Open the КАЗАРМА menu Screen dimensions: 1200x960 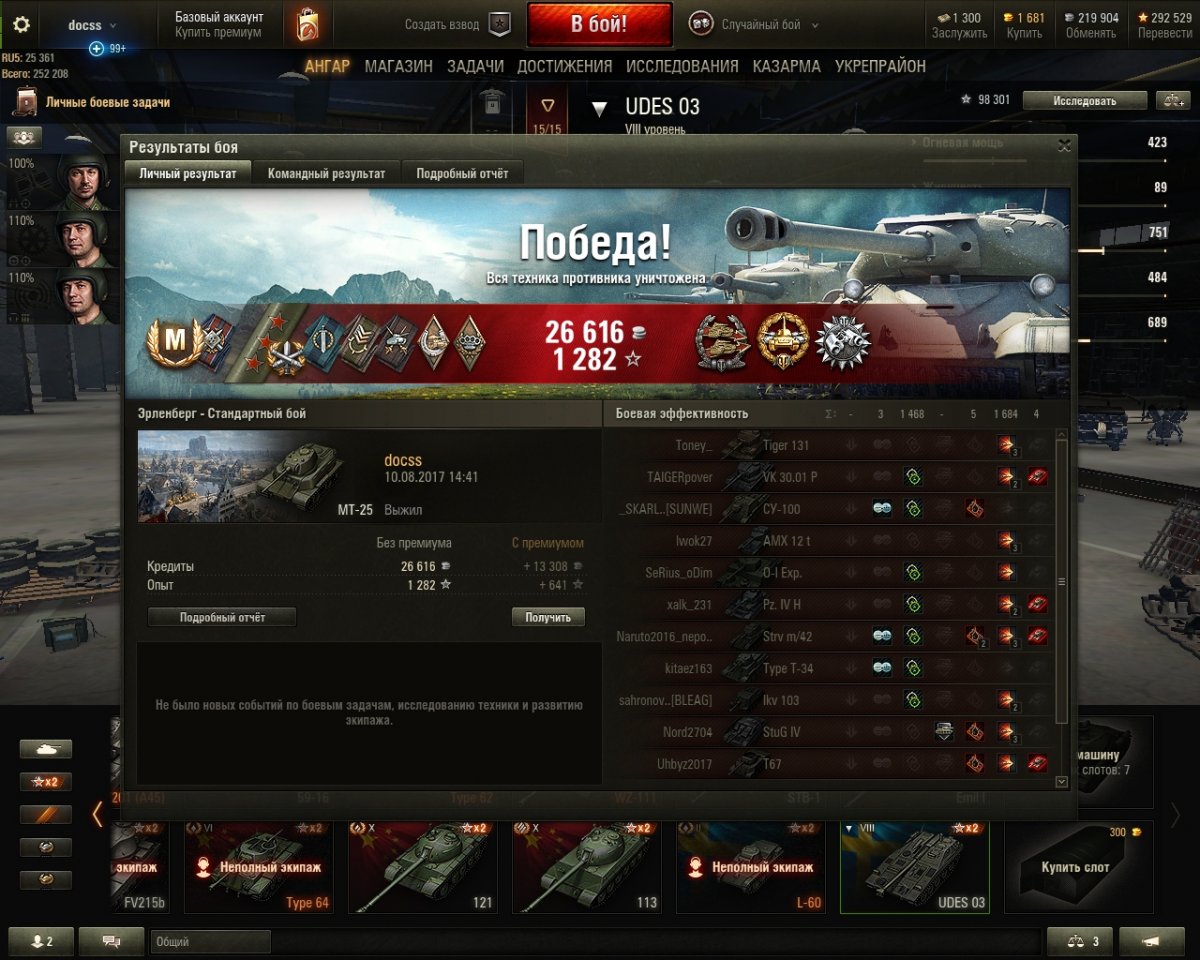tap(787, 66)
